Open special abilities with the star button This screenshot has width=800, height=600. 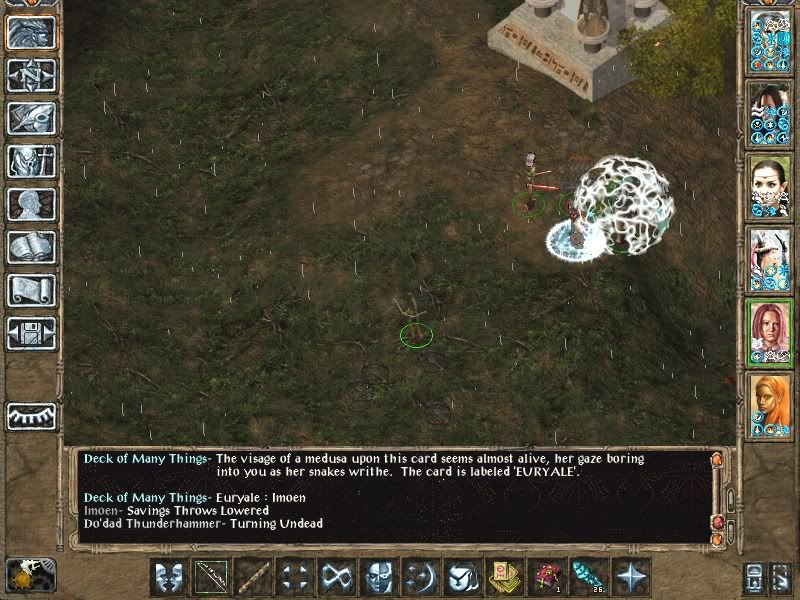[x=631, y=577]
